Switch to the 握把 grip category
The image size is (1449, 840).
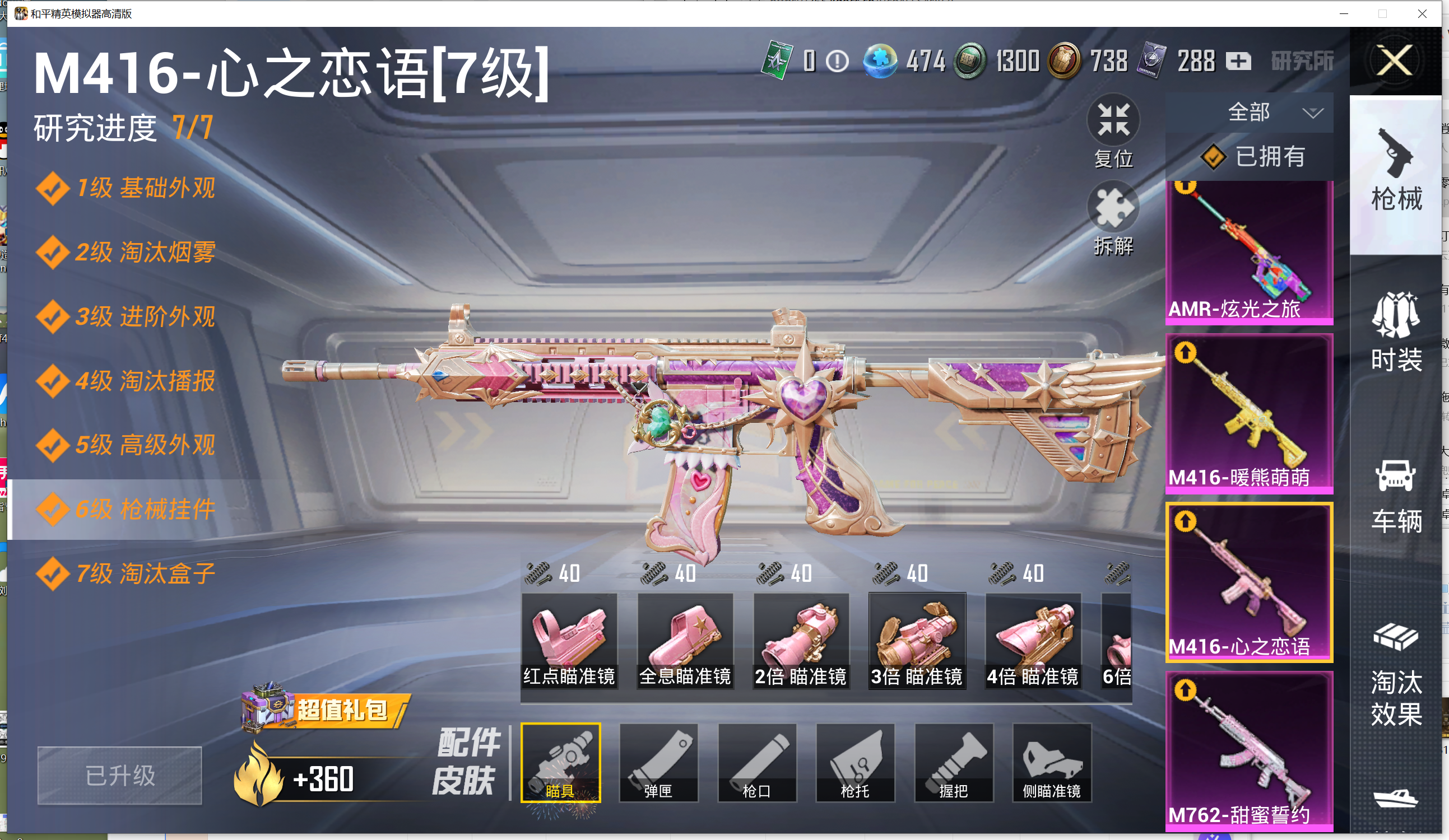[953, 762]
